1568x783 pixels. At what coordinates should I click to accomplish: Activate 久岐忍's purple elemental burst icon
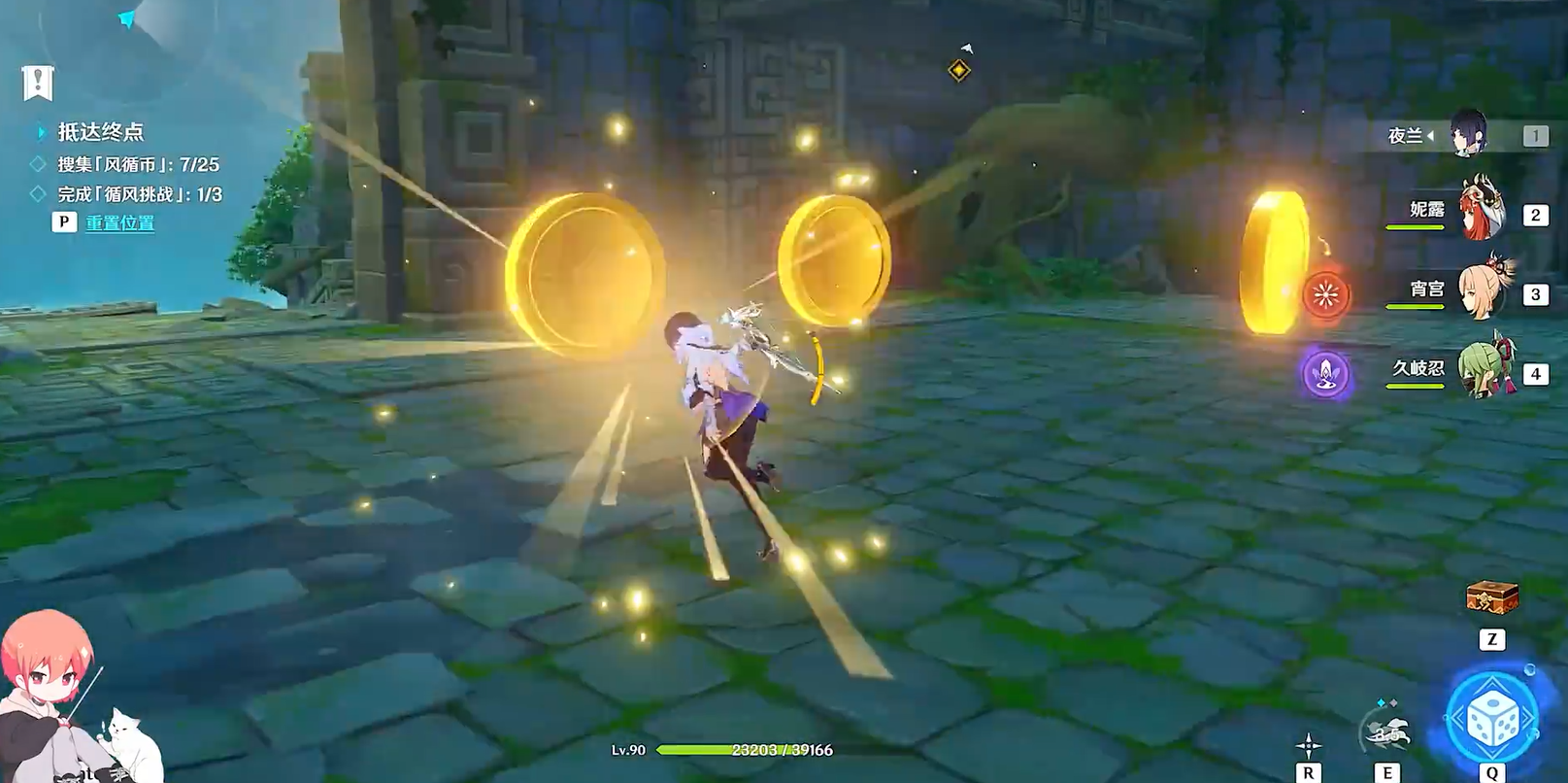[x=1326, y=374]
